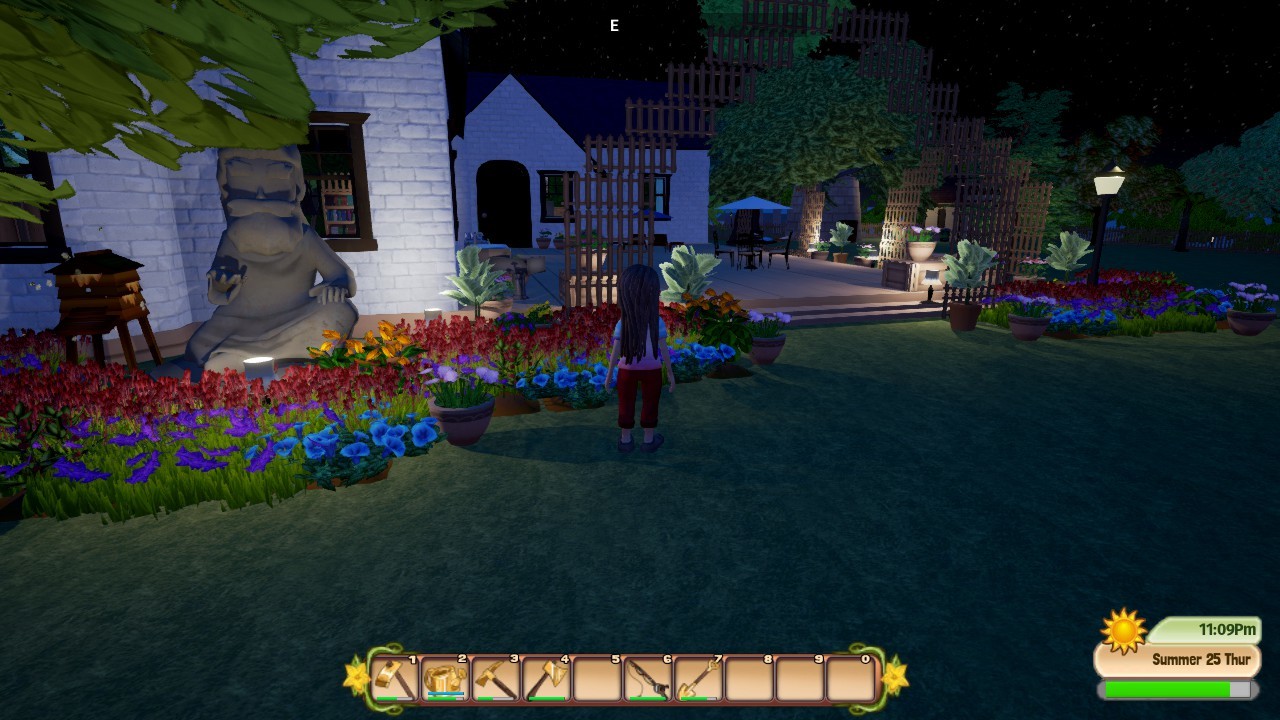Screen dimensions: 1280x720
Task: Equip the golden watering can
Action: 445,679
